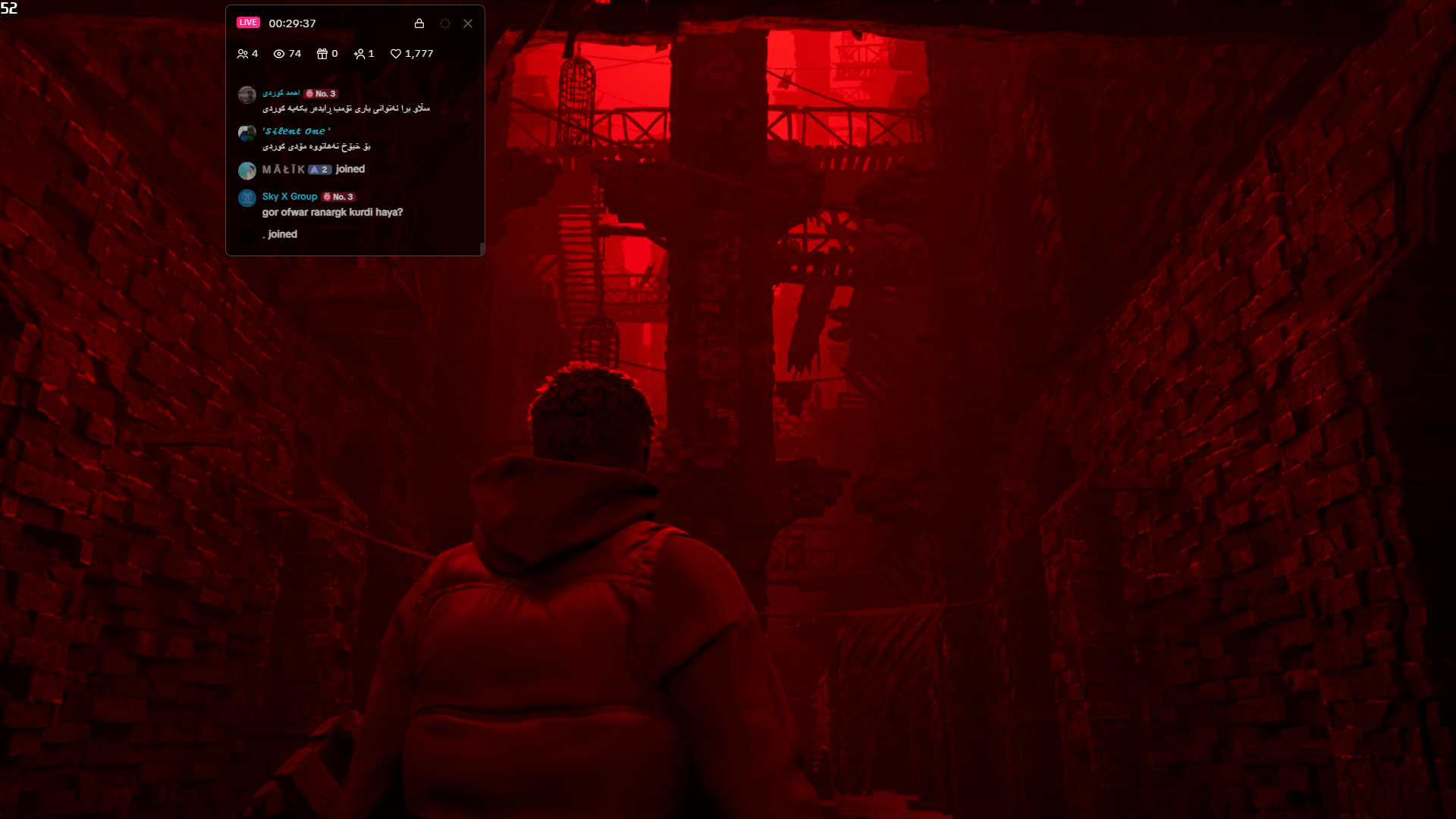Select the gift box icon with count 0
The image size is (1456, 819).
coord(322,54)
